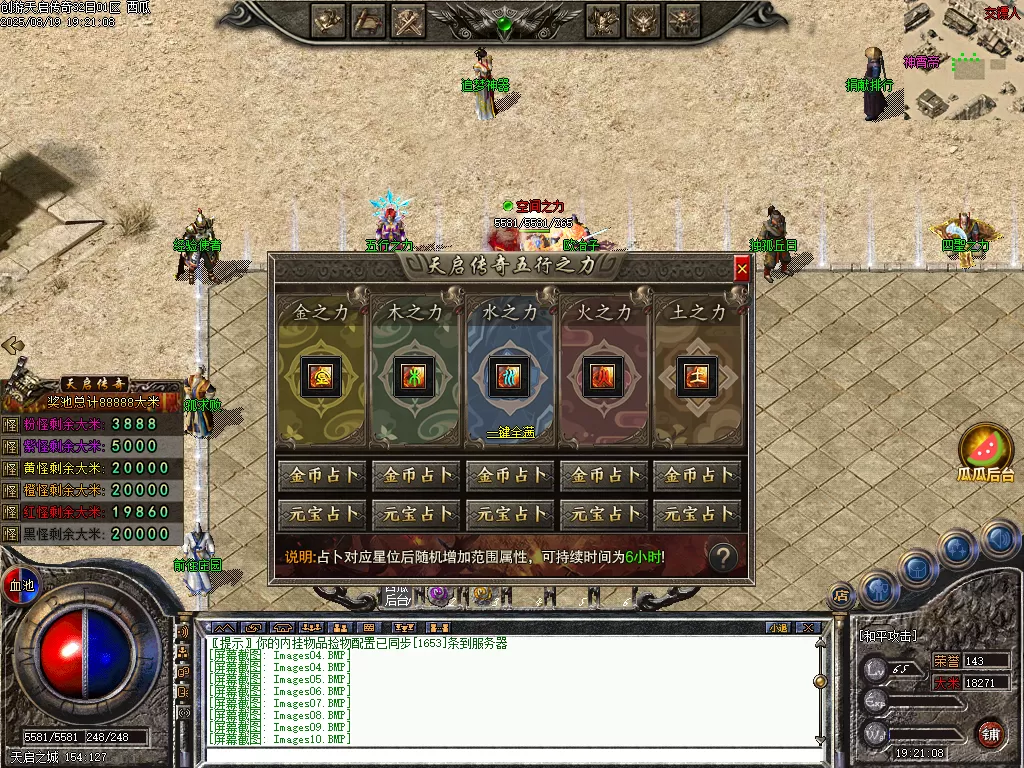
Task: Close the 天启传奇五行之力 window
Action: 741,269
